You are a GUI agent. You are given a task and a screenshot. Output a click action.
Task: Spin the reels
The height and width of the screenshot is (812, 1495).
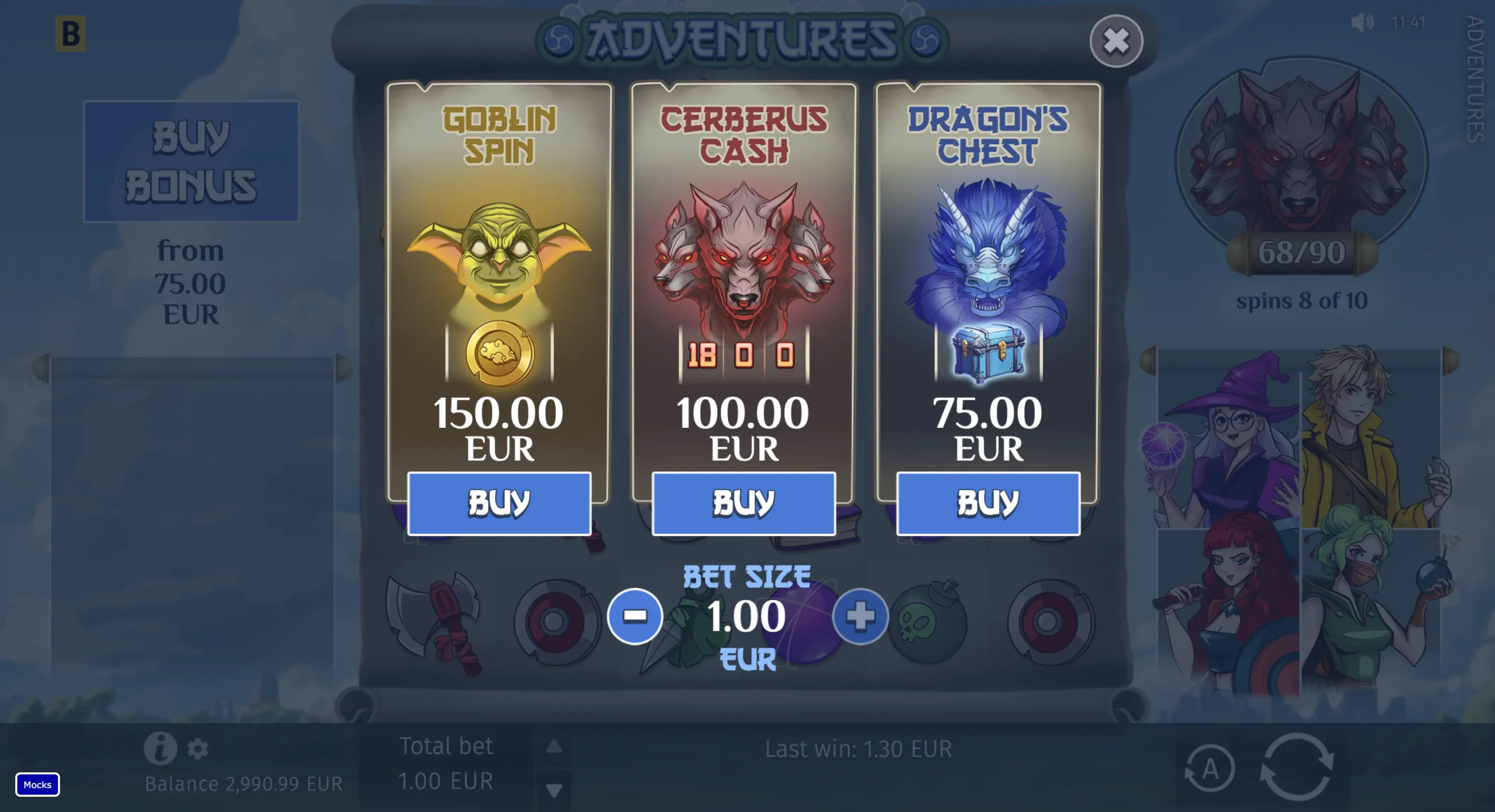tap(1297, 766)
